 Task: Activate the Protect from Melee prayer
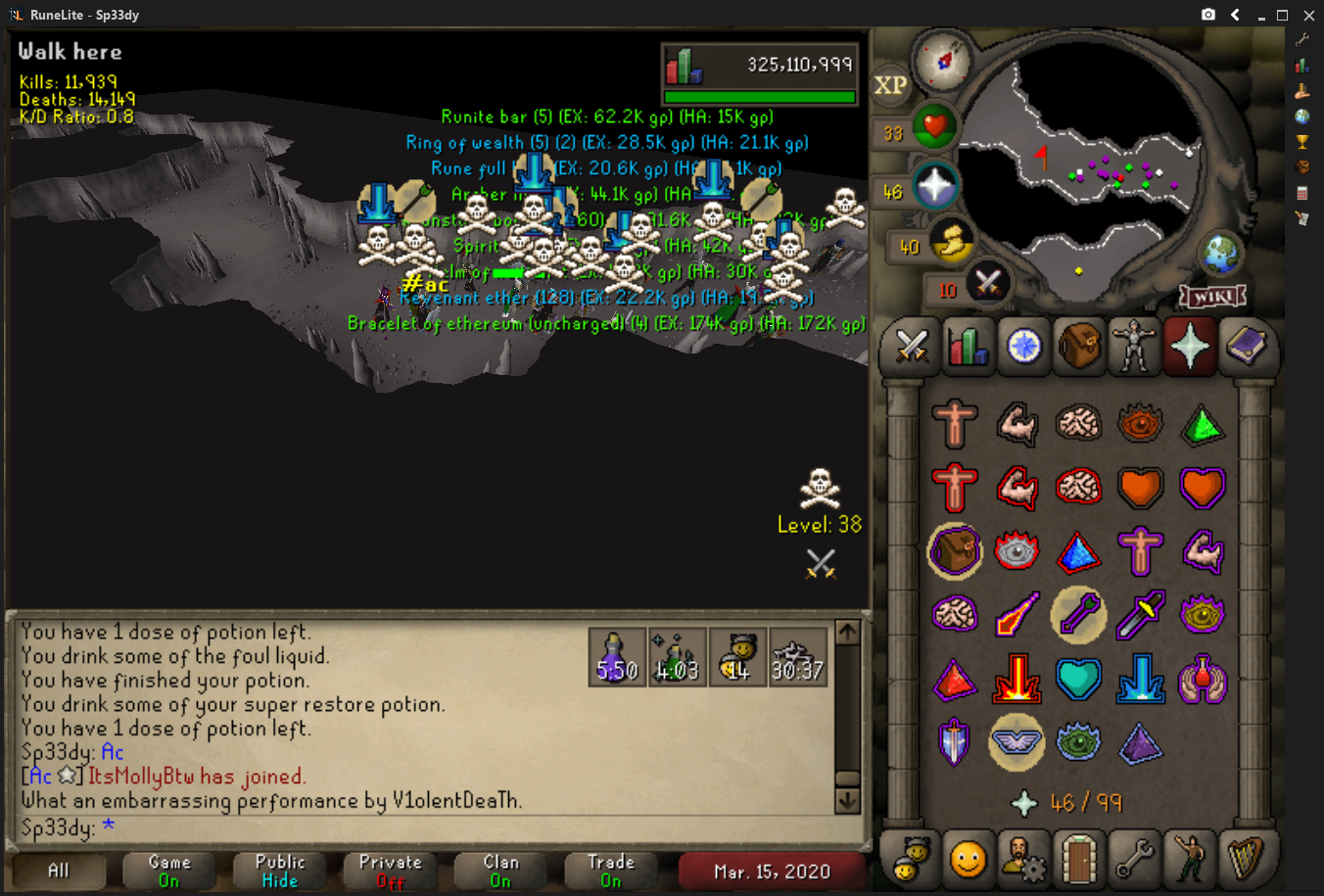click(1141, 615)
